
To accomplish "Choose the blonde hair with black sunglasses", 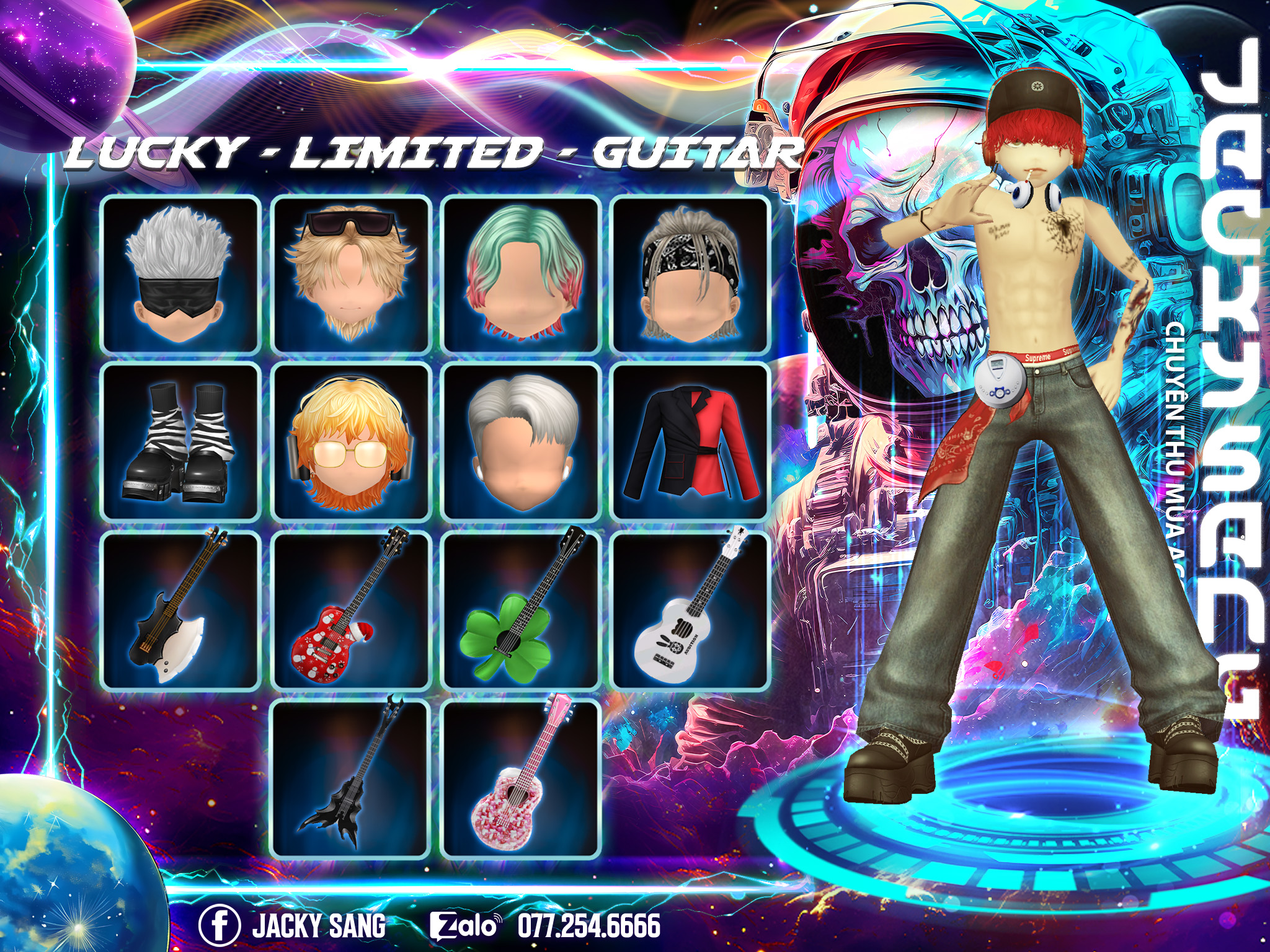I will pyautogui.click(x=351, y=275).
